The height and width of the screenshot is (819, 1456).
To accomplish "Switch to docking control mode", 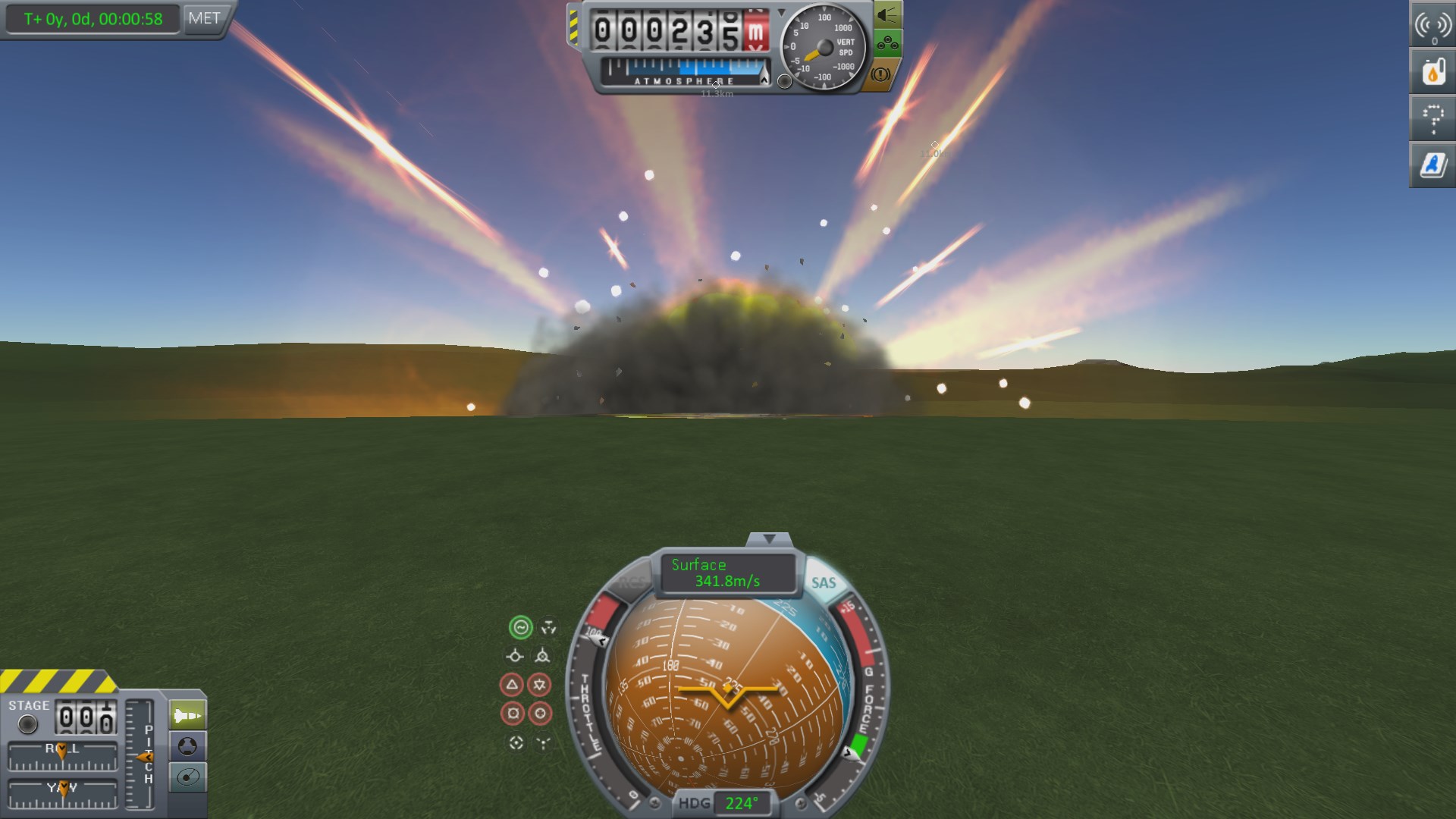I will click(187, 745).
